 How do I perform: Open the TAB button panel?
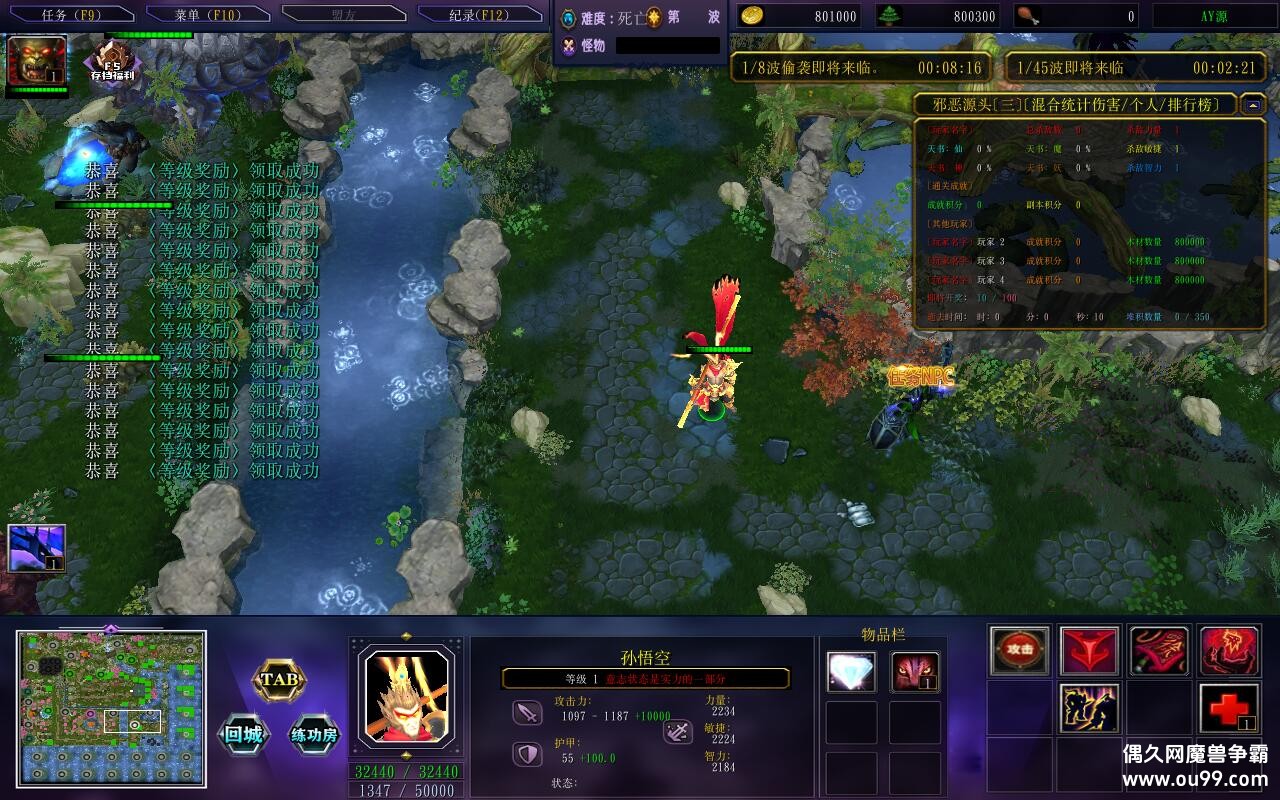[278, 680]
